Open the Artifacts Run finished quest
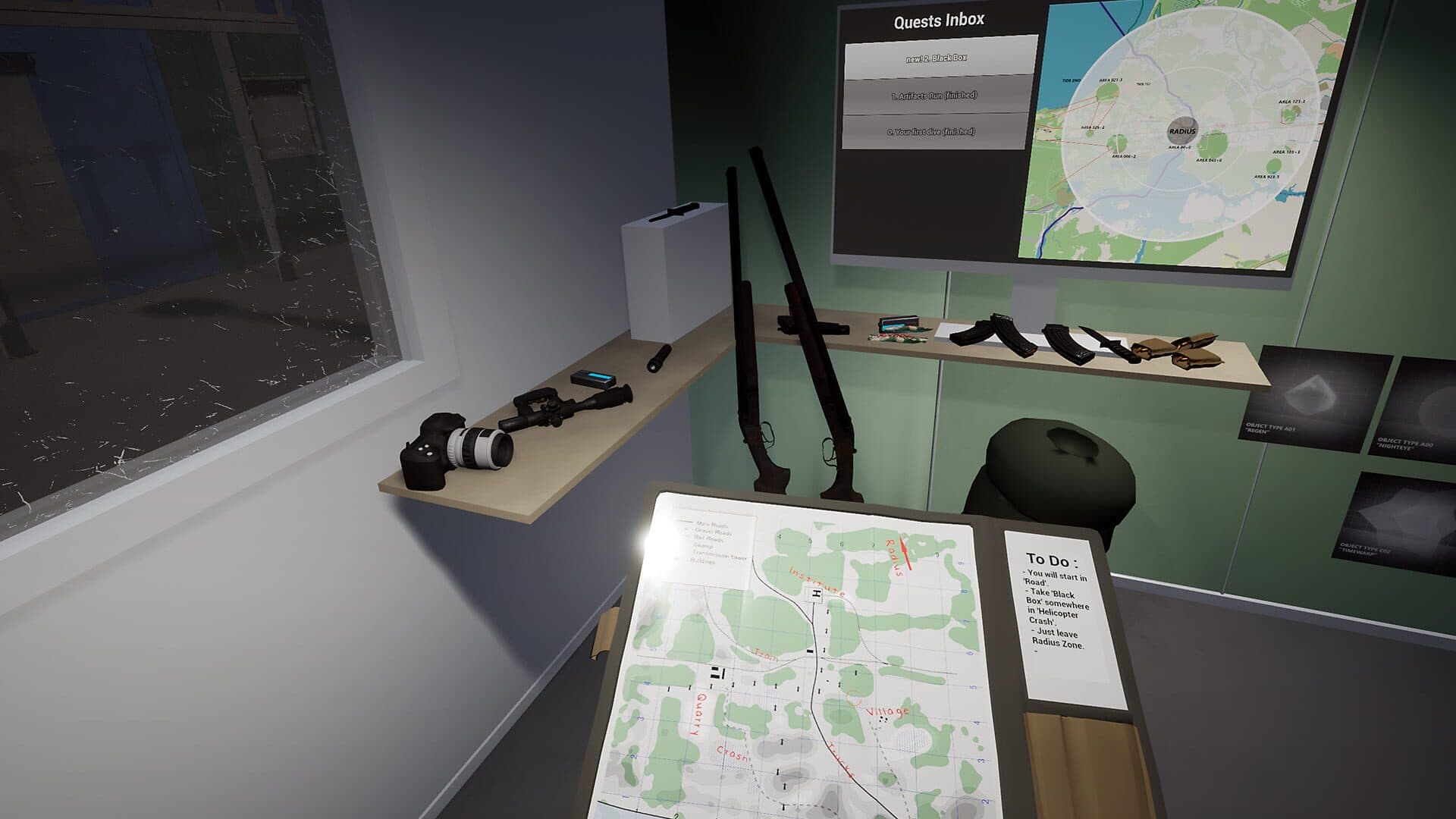The height and width of the screenshot is (819, 1456). point(934,96)
